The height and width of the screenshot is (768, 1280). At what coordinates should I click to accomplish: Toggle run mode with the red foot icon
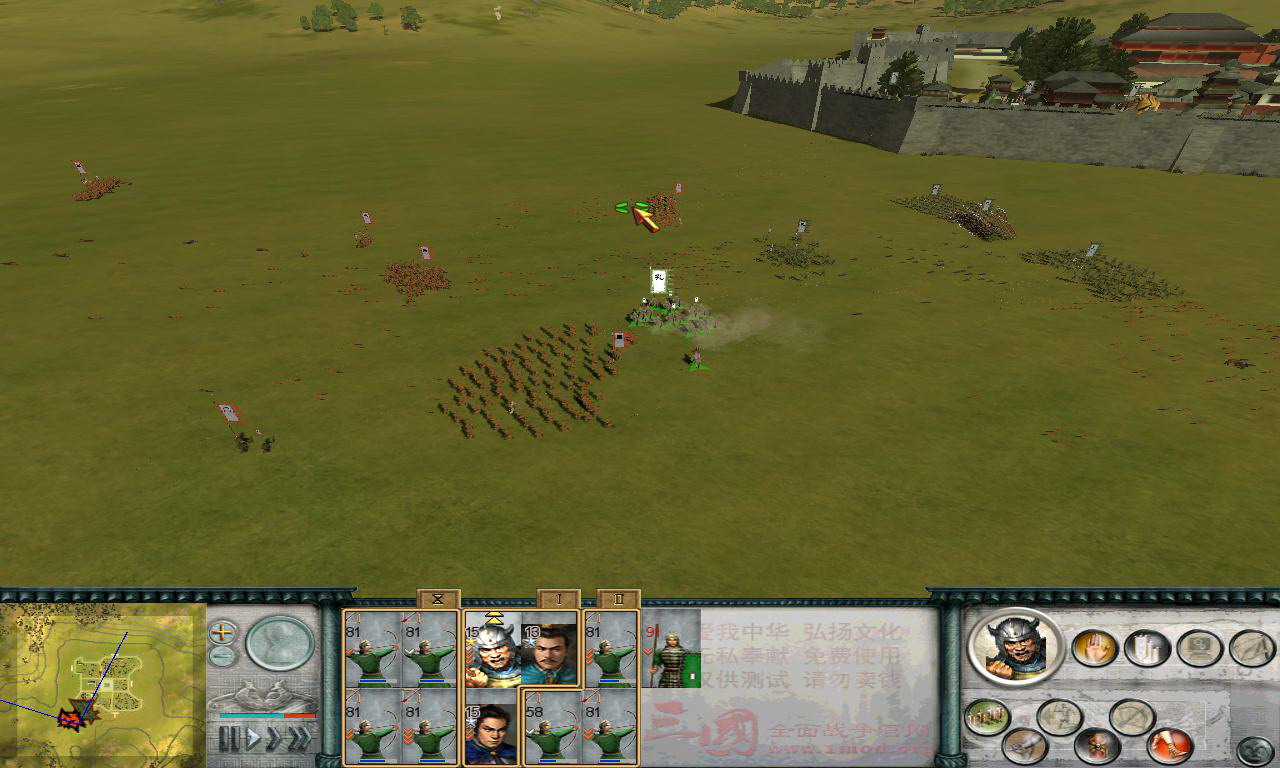(1169, 745)
